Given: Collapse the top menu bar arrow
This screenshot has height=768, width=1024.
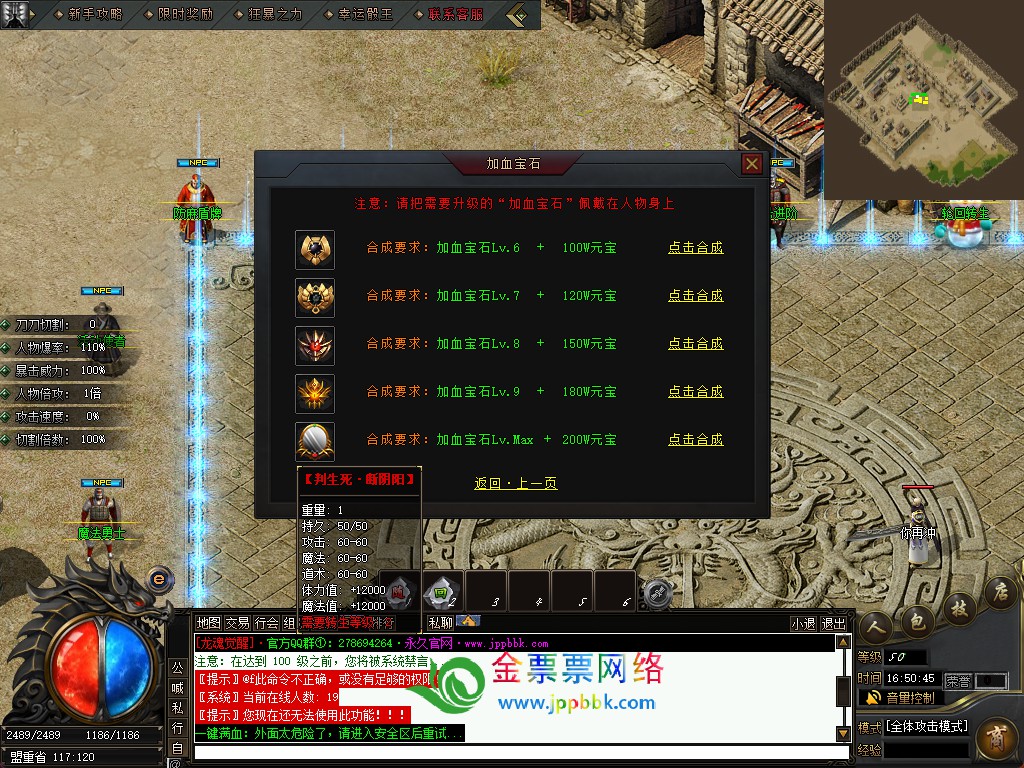Looking at the screenshot, I should (x=517, y=15).
